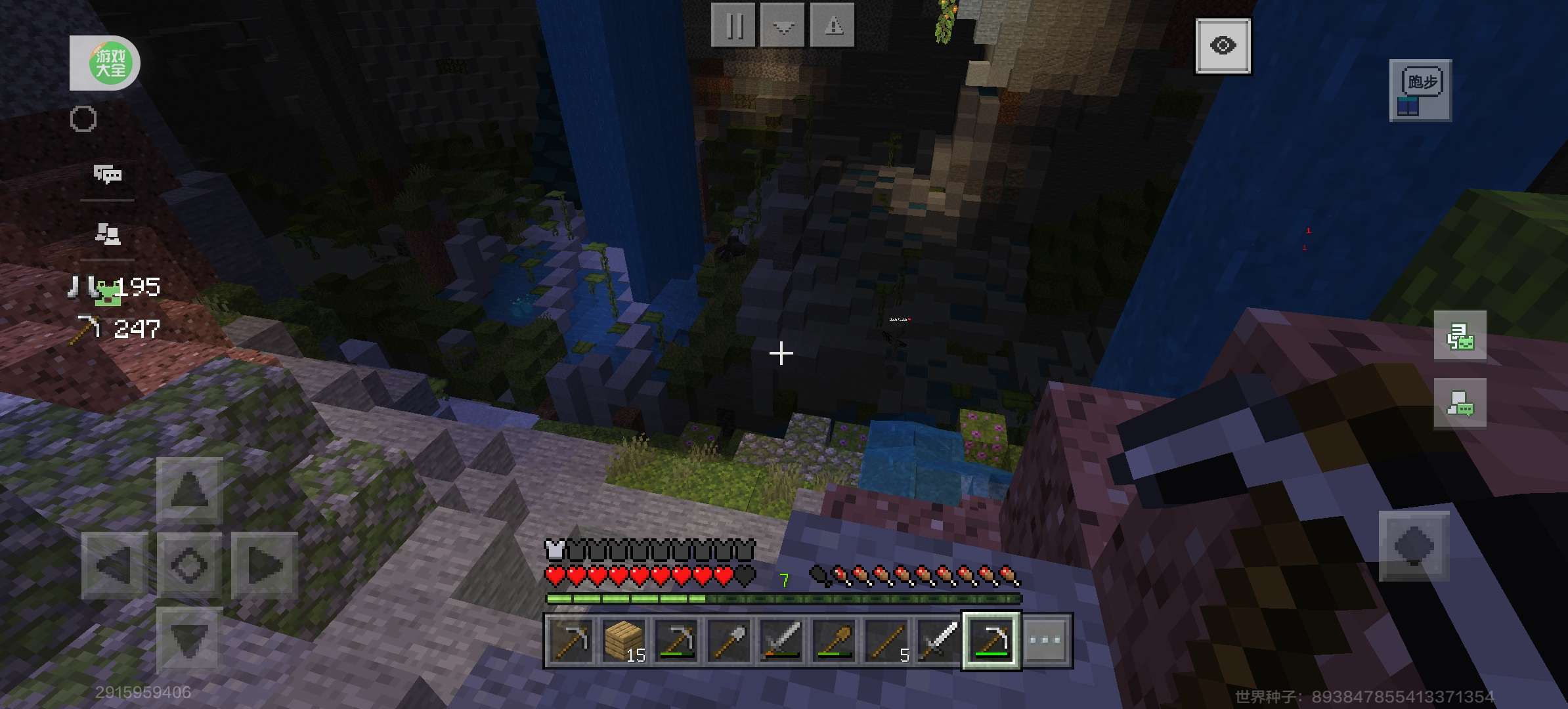
Task: Move forward with the up arrow pad
Action: [189, 490]
